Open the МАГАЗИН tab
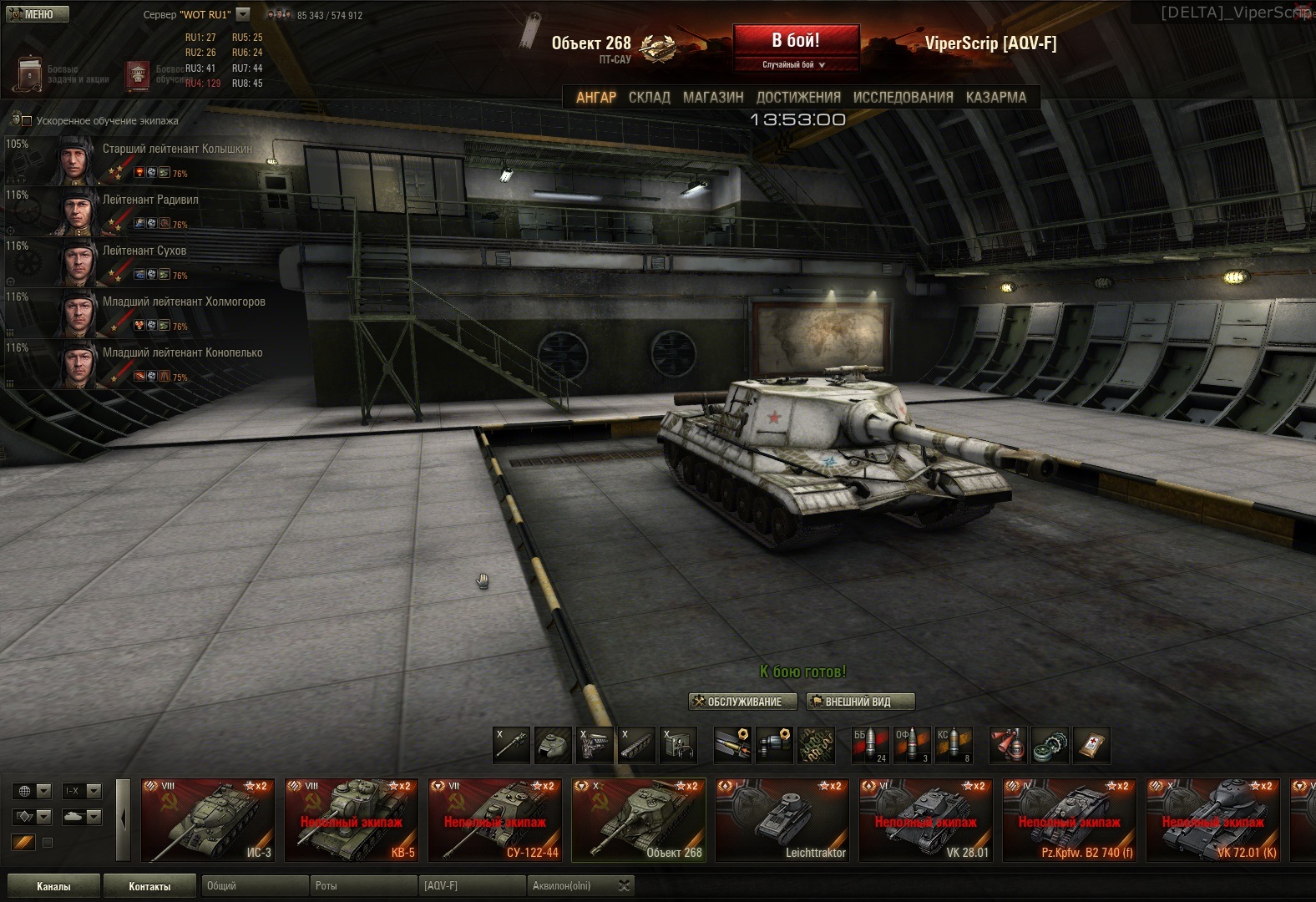The height and width of the screenshot is (902, 1316). pyautogui.click(x=713, y=97)
